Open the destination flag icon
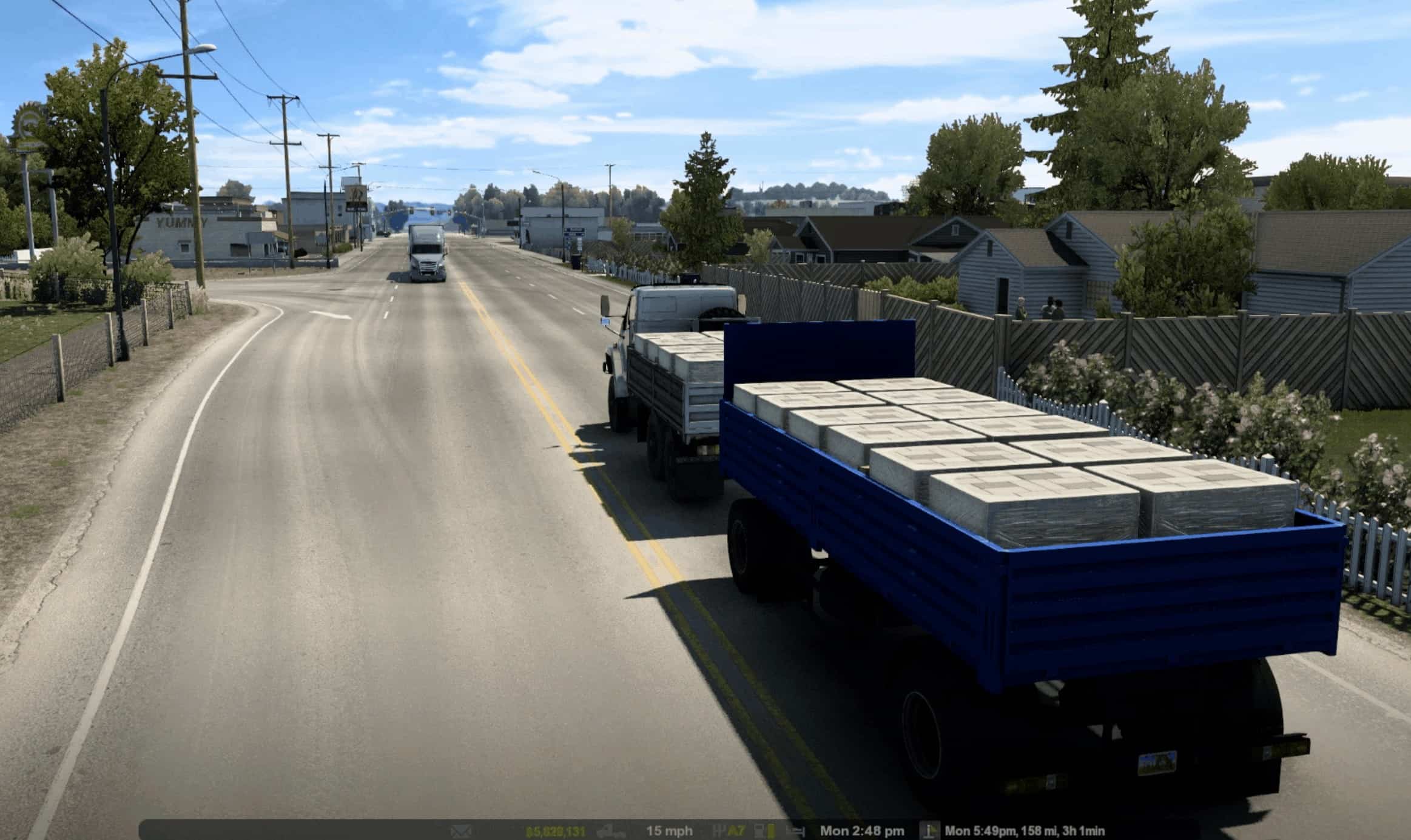The image size is (1411, 840). [929, 830]
